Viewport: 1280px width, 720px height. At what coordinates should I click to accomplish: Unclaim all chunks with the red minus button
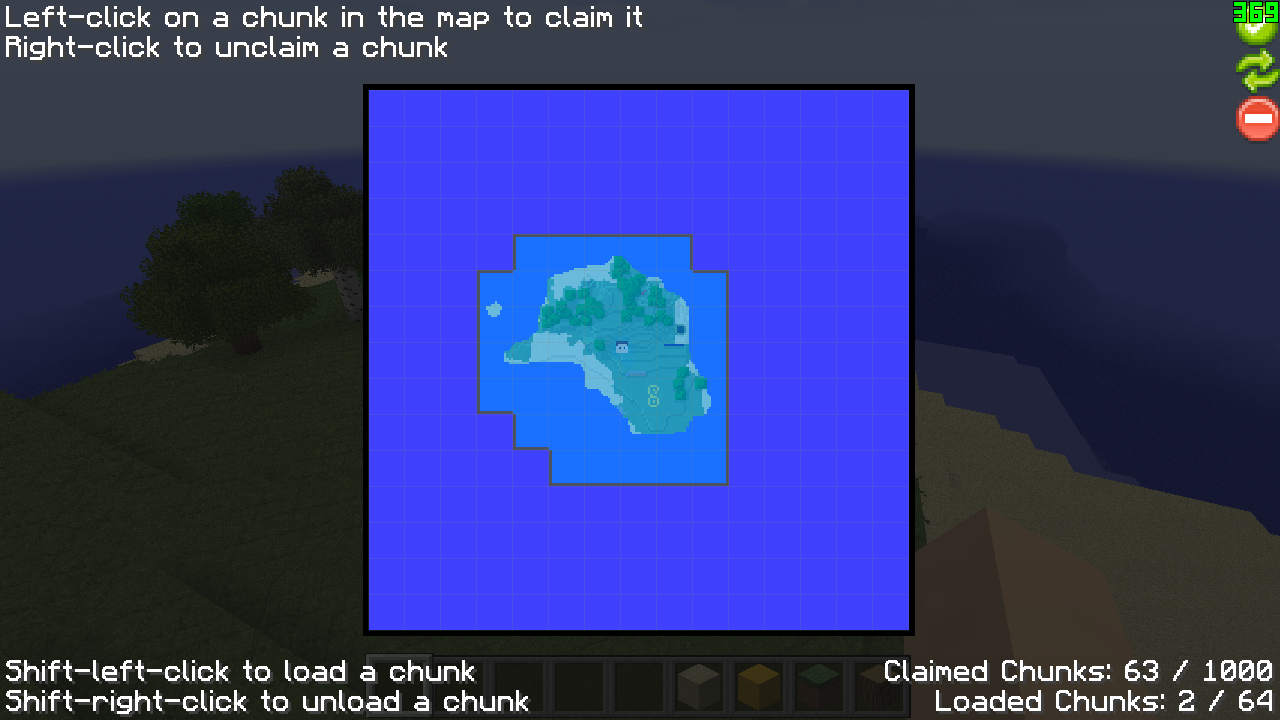coord(1257,119)
